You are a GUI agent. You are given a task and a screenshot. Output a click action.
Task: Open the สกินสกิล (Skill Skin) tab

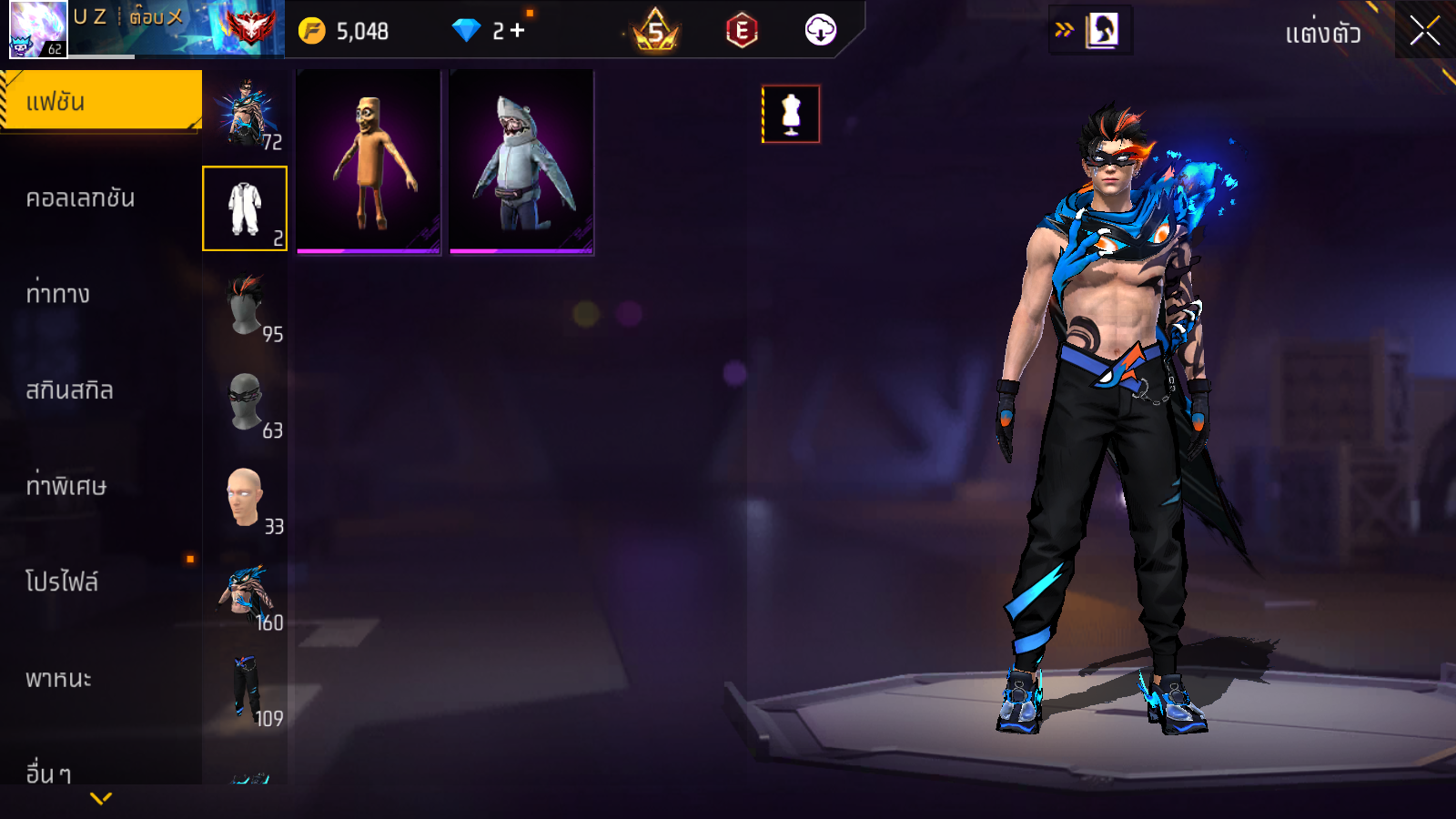[x=69, y=390]
